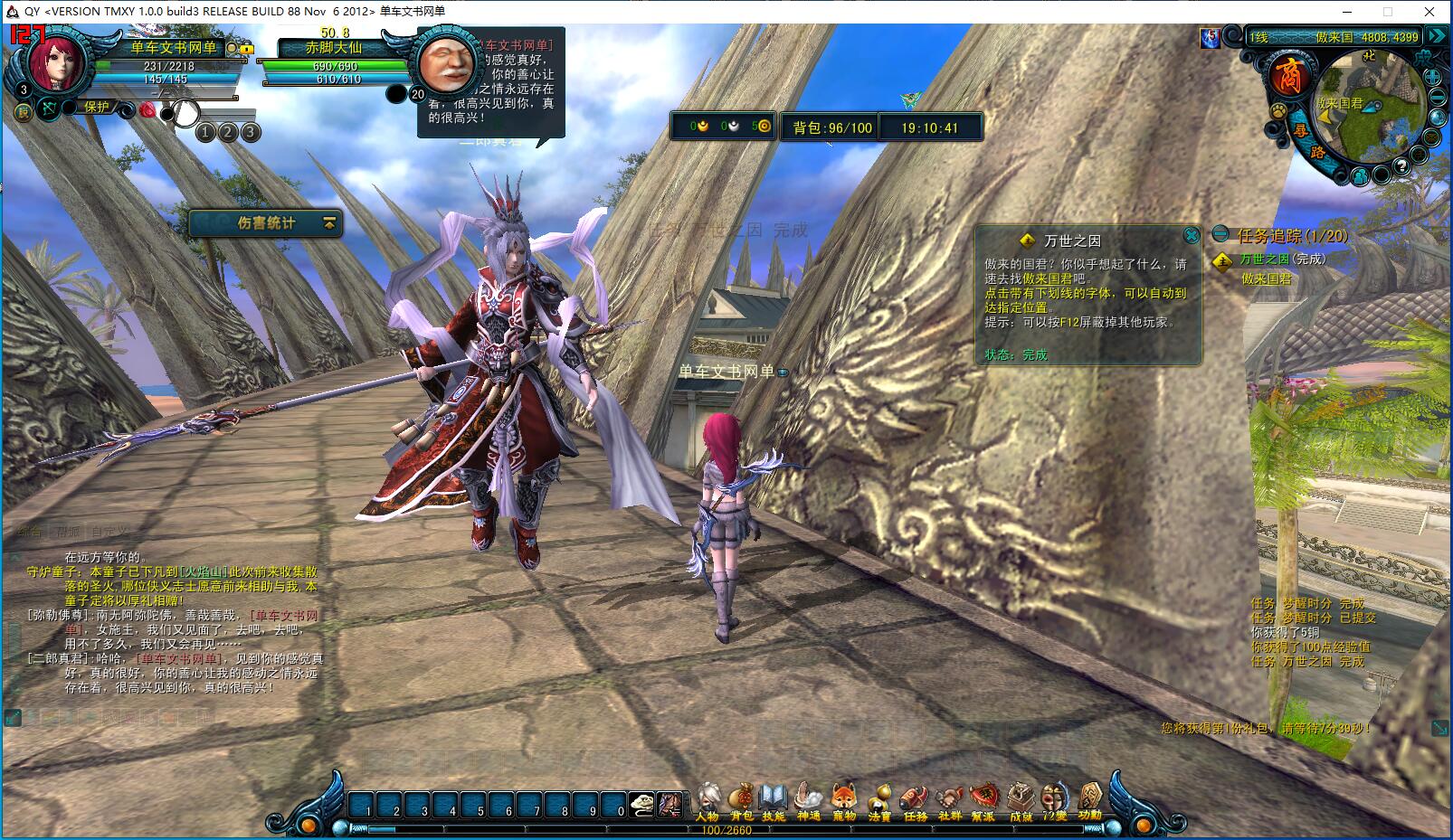Close the game window

1429,12
